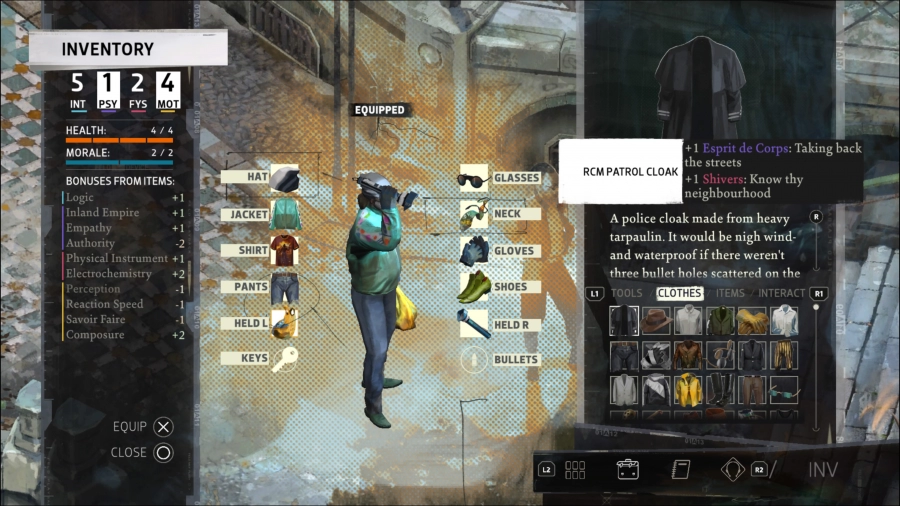Select the green Shoes equipment slot
The image size is (900, 506).
click(x=474, y=287)
